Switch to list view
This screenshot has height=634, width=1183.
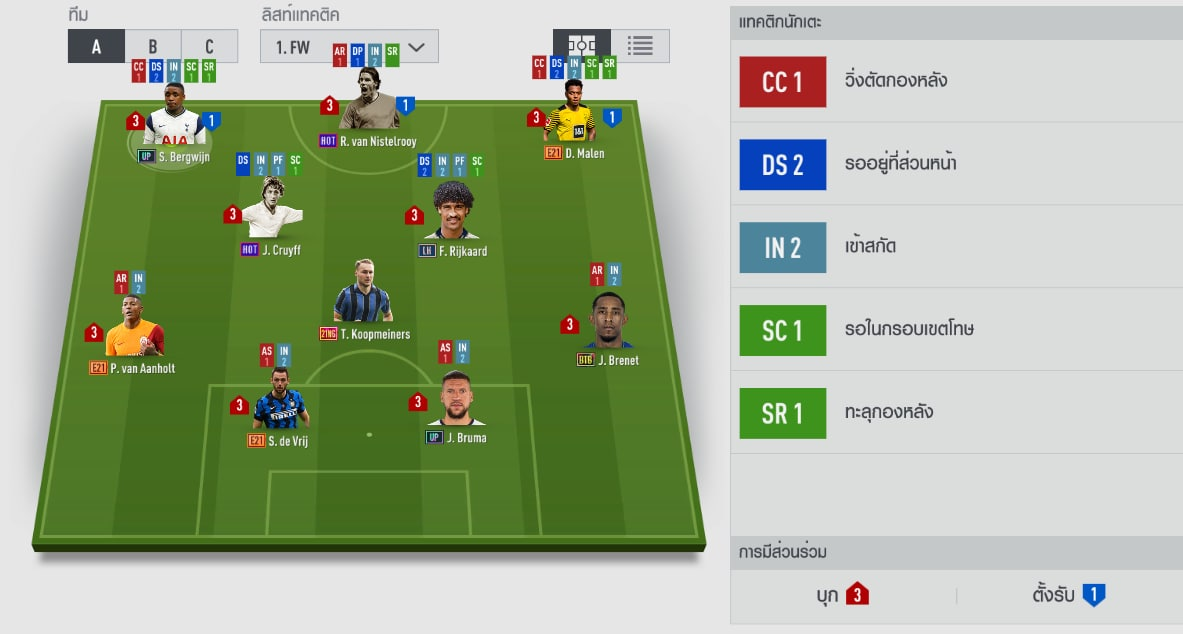(x=640, y=46)
